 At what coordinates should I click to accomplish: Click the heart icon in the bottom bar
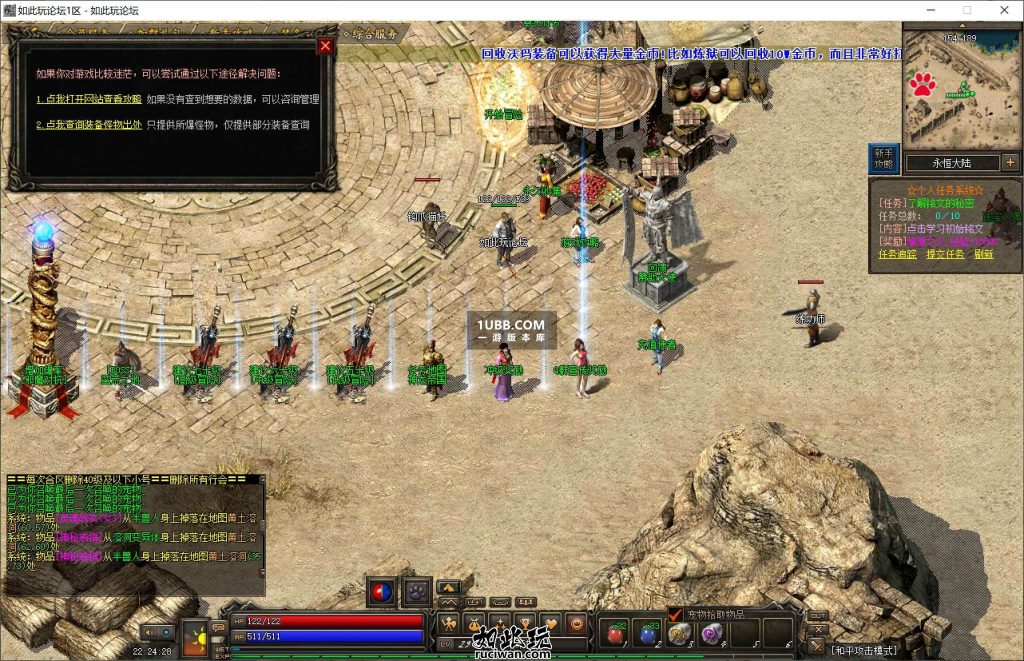[x=550, y=624]
